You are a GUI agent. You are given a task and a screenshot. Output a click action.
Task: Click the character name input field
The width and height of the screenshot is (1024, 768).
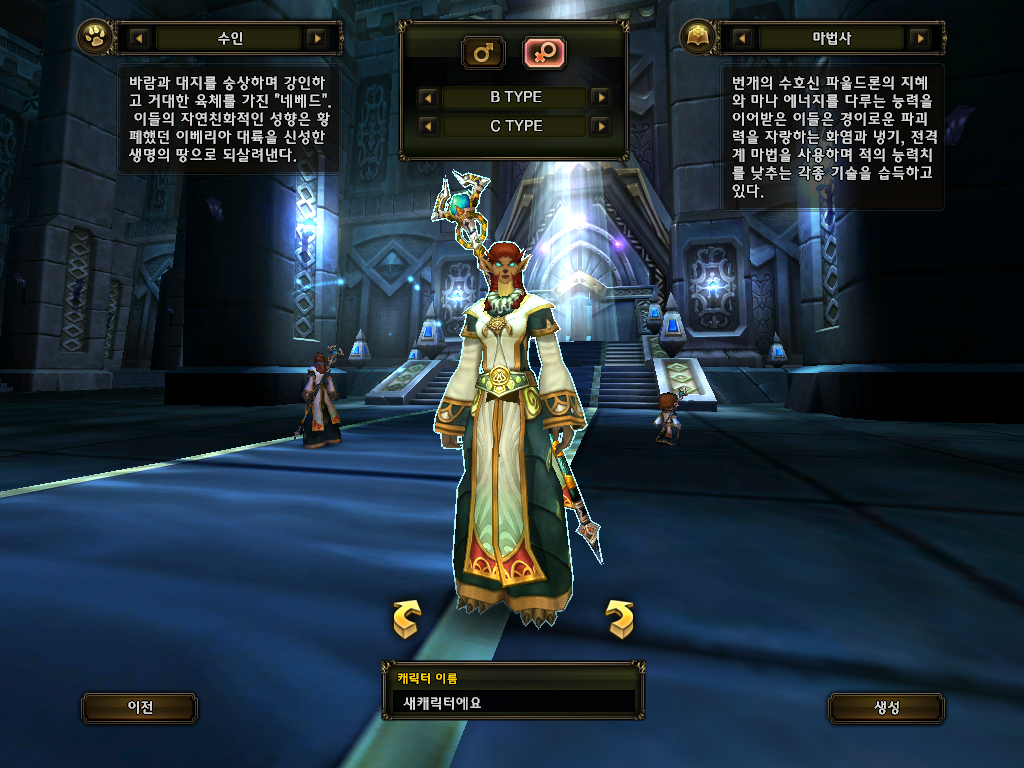[512, 702]
